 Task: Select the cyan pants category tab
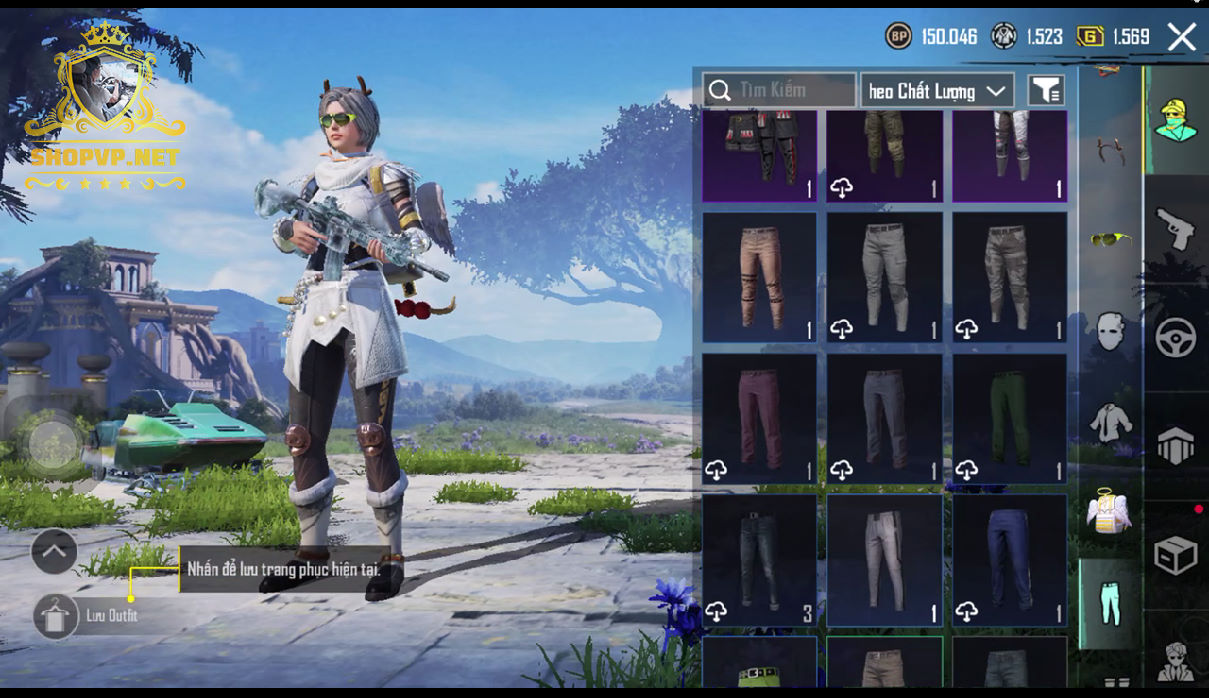(1110, 604)
